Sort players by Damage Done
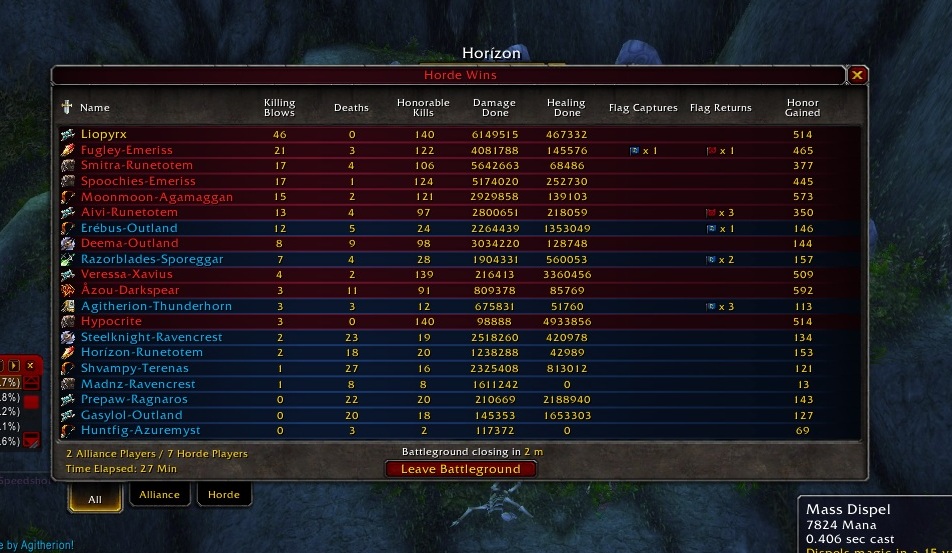This screenshot has height=553, width=952. click(494, 107)
